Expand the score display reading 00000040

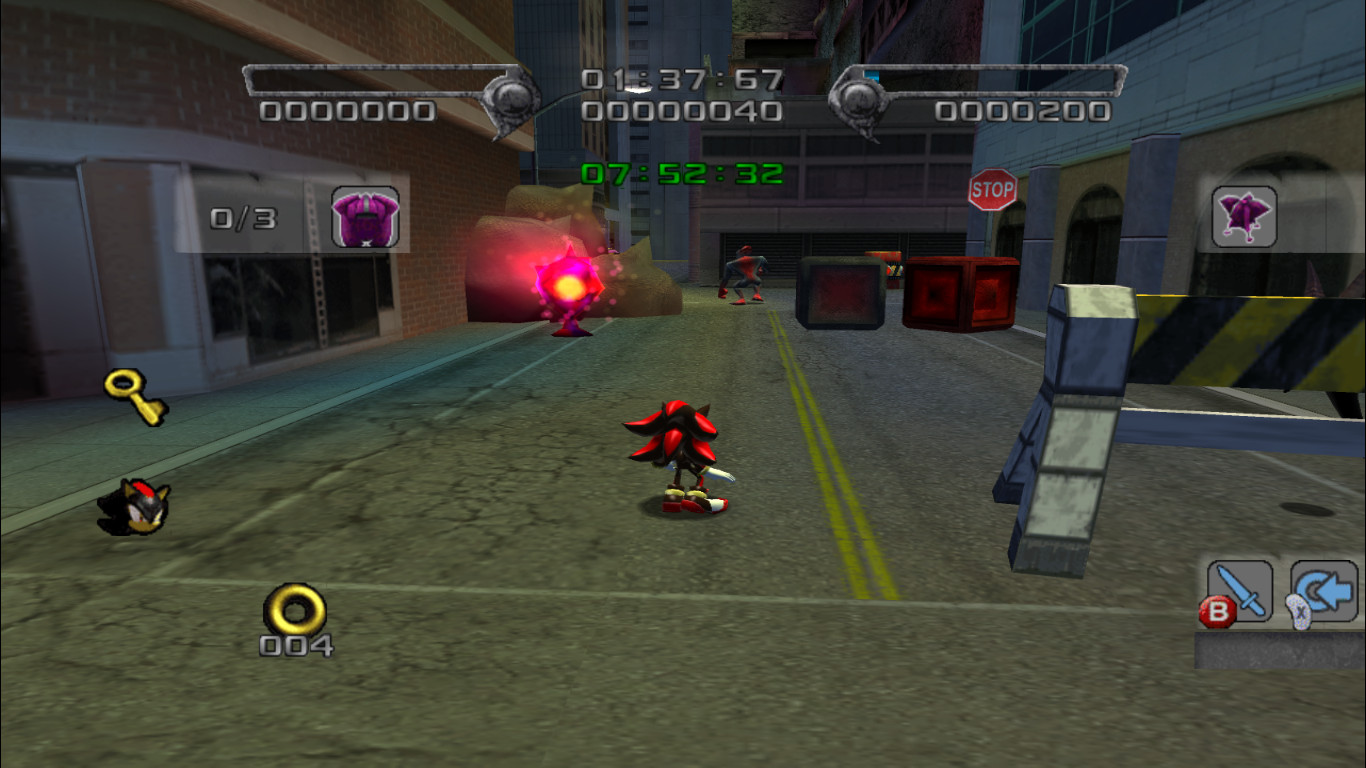coord(680,113)
